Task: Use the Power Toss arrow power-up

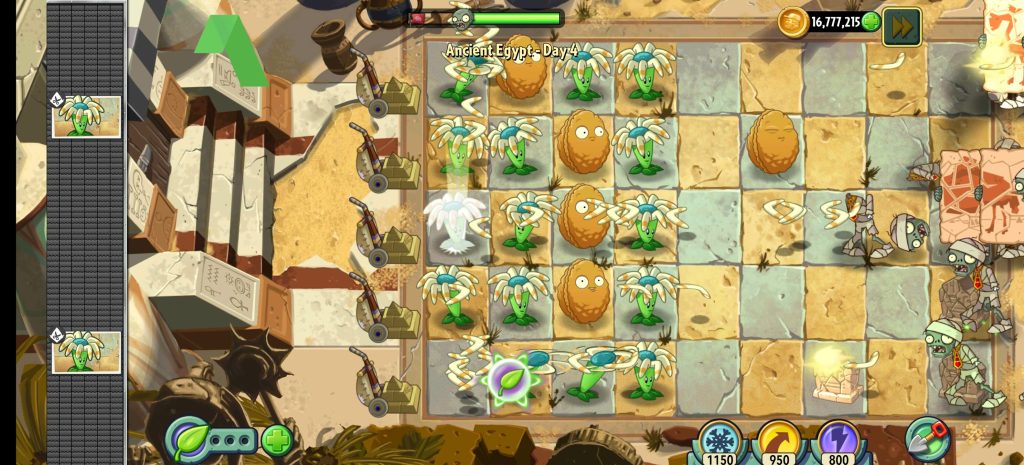Action: [778, 440]
